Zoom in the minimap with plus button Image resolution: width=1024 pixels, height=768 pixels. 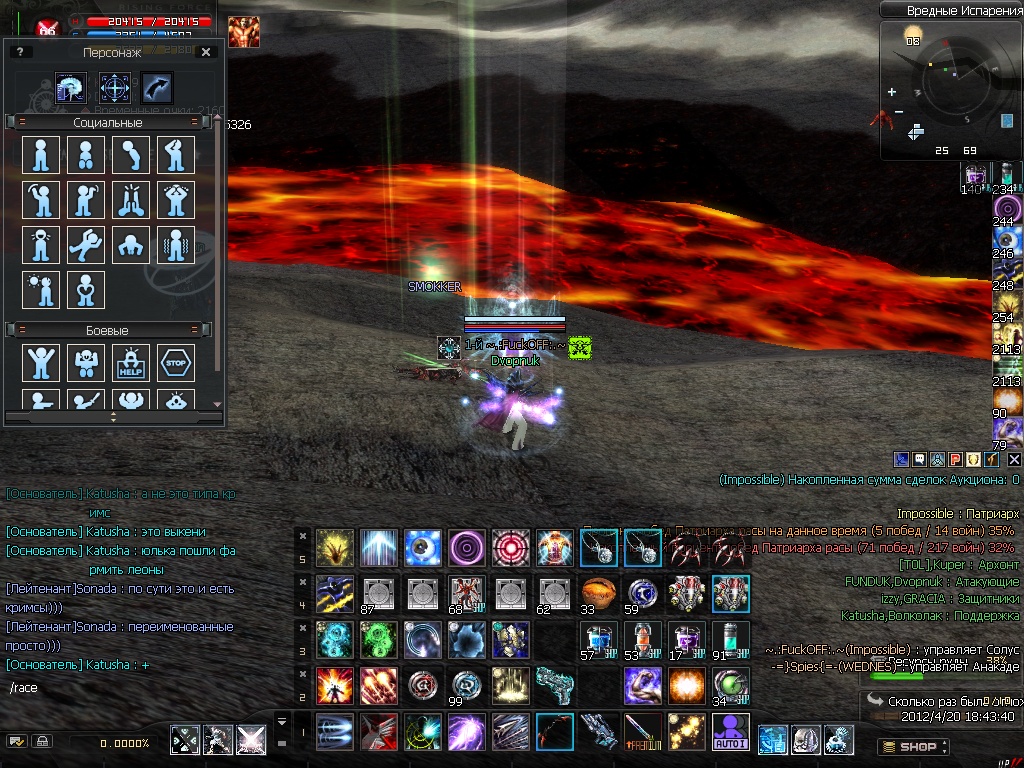tap(891, 92)
